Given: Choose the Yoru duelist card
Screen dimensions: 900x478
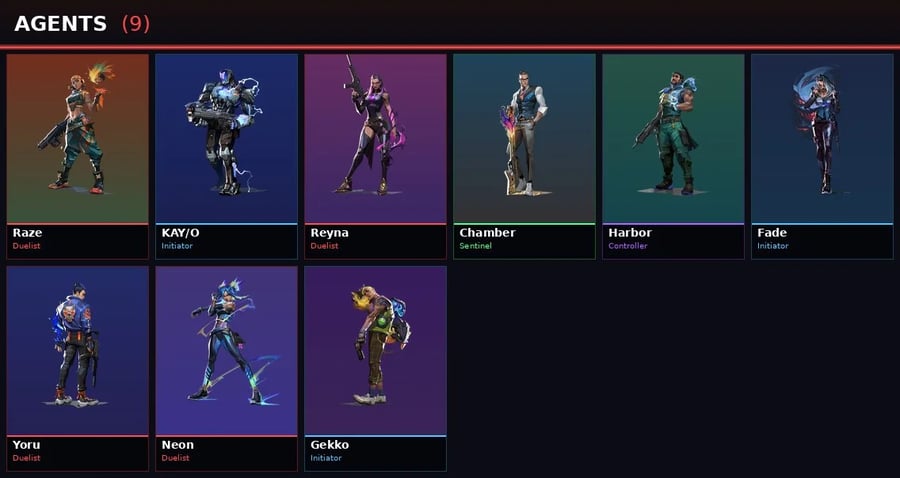Looking at the screenshot, I should (x=78, y=367).
